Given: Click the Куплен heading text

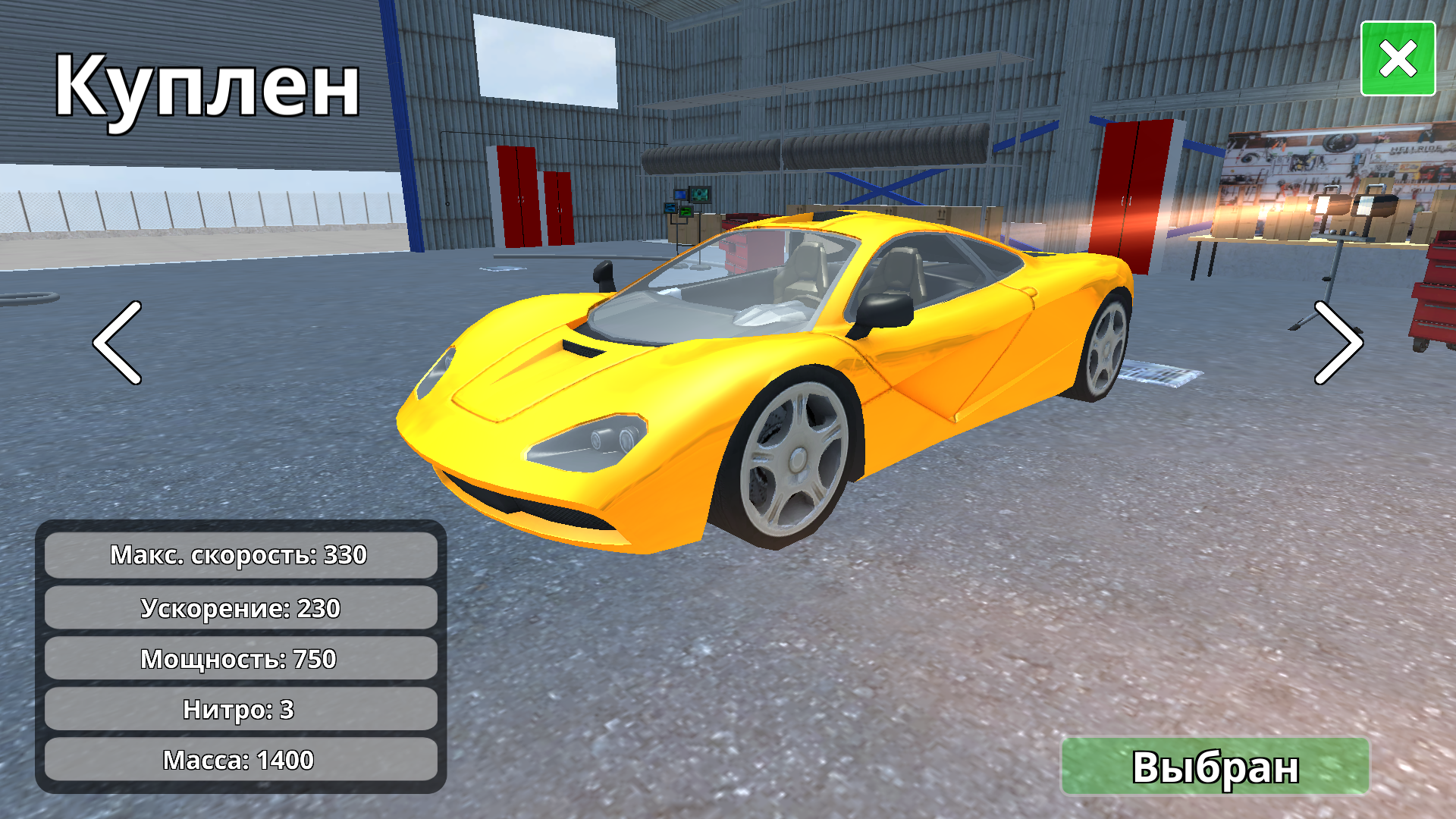Looking at the screenshot, I should (206, 83).
